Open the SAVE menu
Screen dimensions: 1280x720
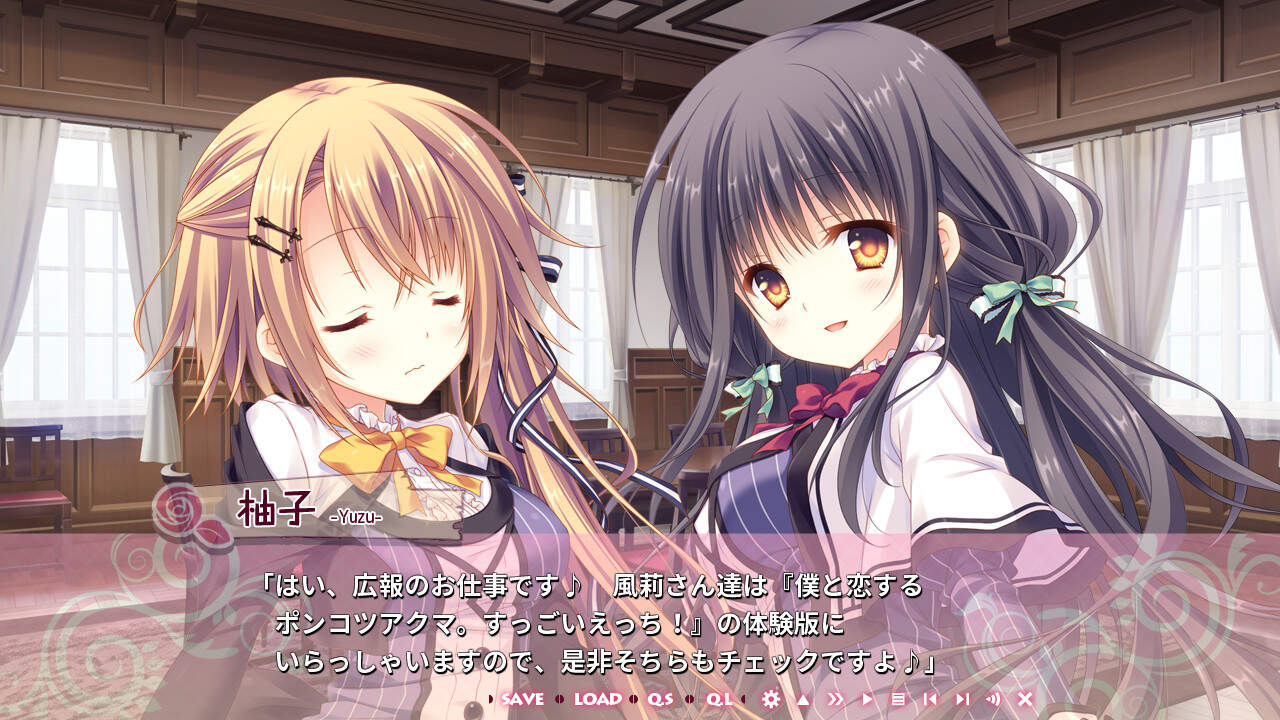click(522, 699)
